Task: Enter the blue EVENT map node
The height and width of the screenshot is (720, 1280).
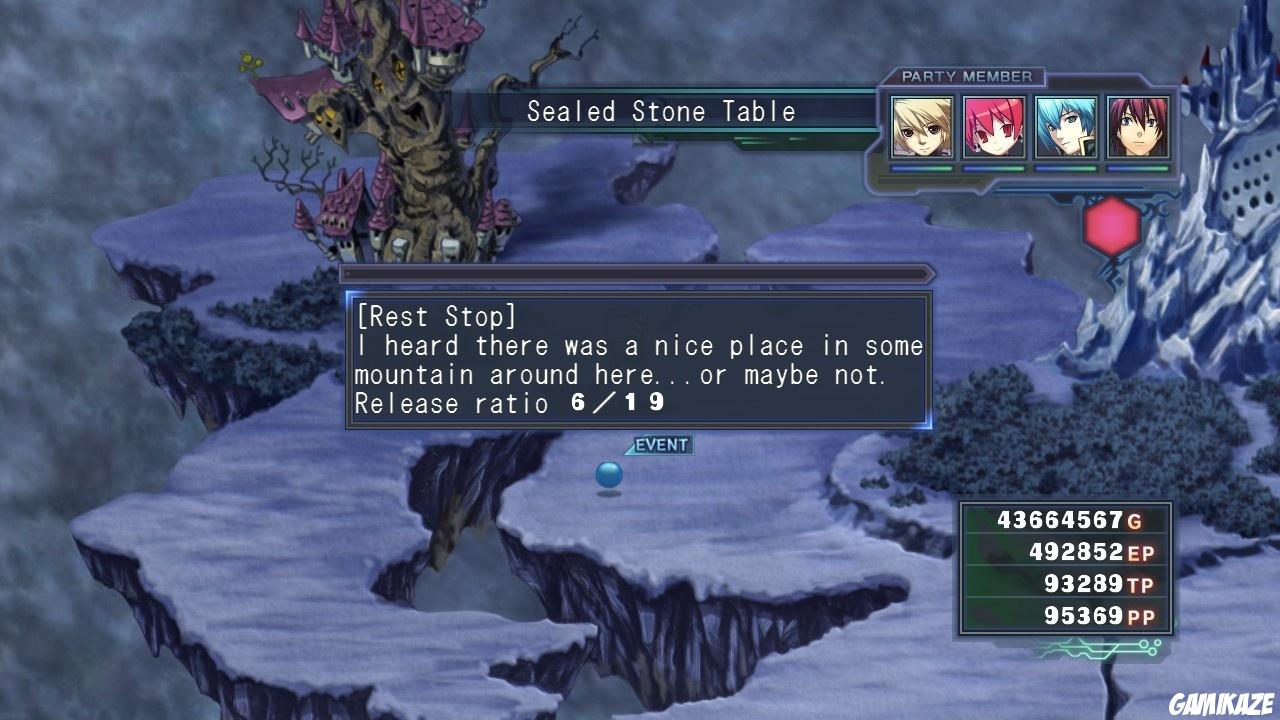Action: click(609, 474)
